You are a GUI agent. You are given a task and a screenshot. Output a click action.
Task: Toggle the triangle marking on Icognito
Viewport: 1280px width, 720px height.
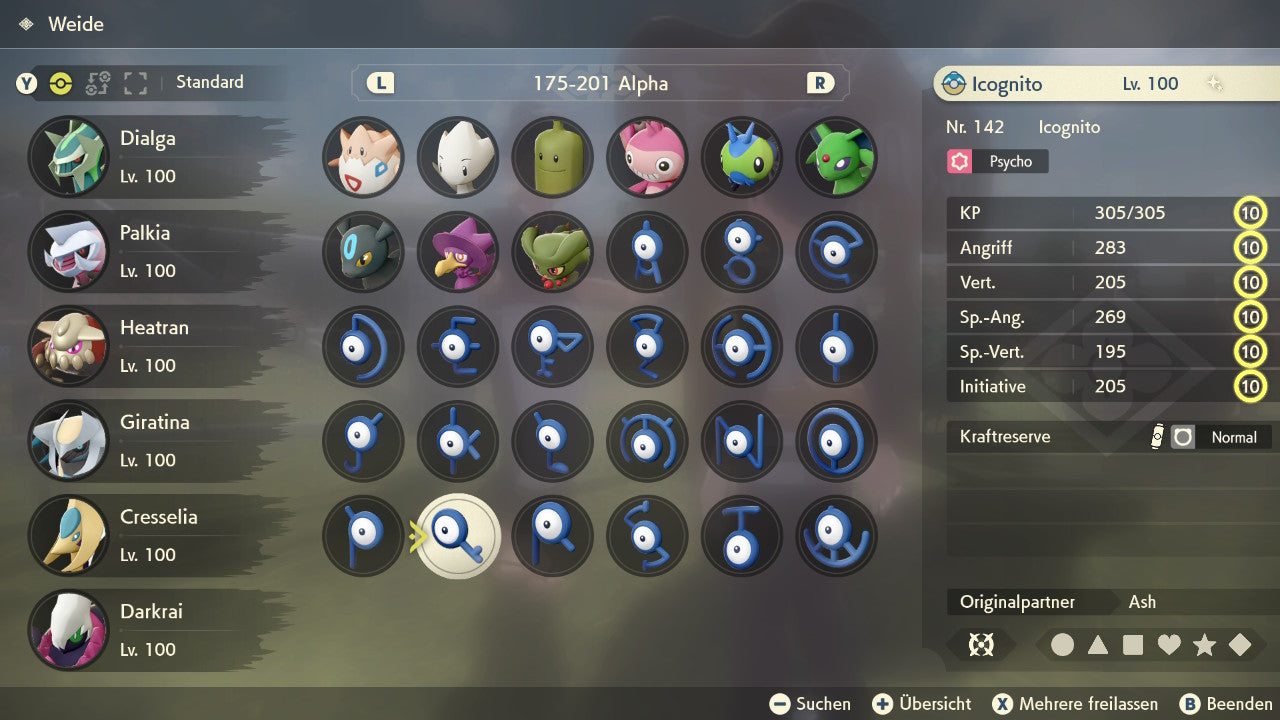[x=1097, y=645]
